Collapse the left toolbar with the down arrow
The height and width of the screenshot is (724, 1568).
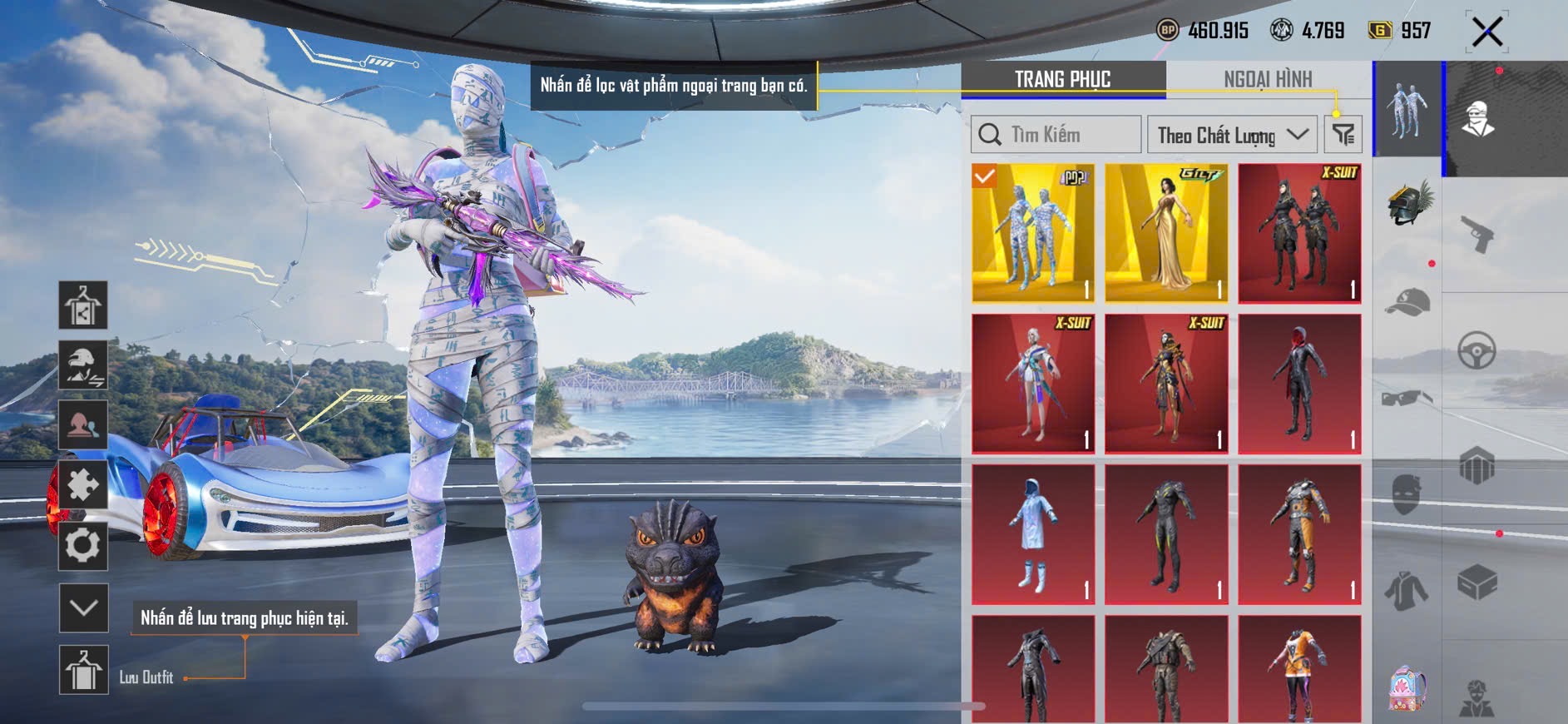click(x=84, y=608)
